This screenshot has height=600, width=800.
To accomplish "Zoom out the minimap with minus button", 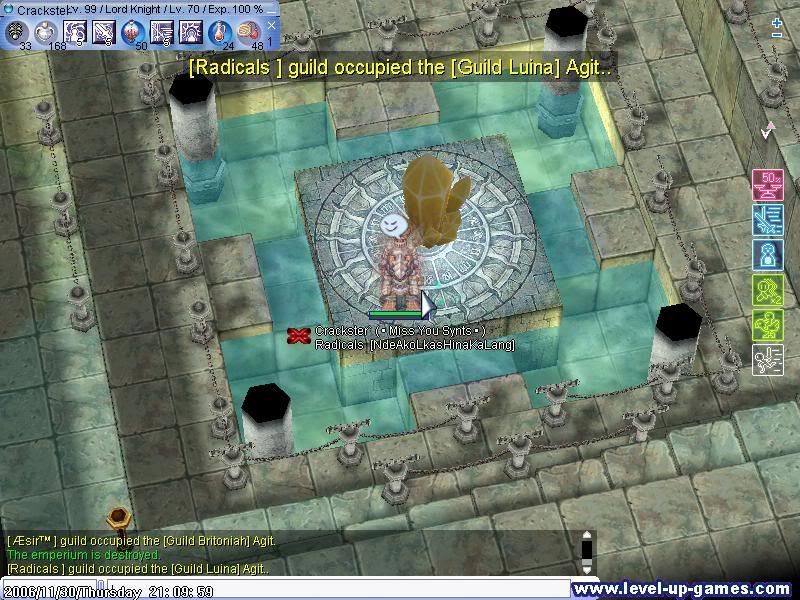I will click(x=777, y=35).
